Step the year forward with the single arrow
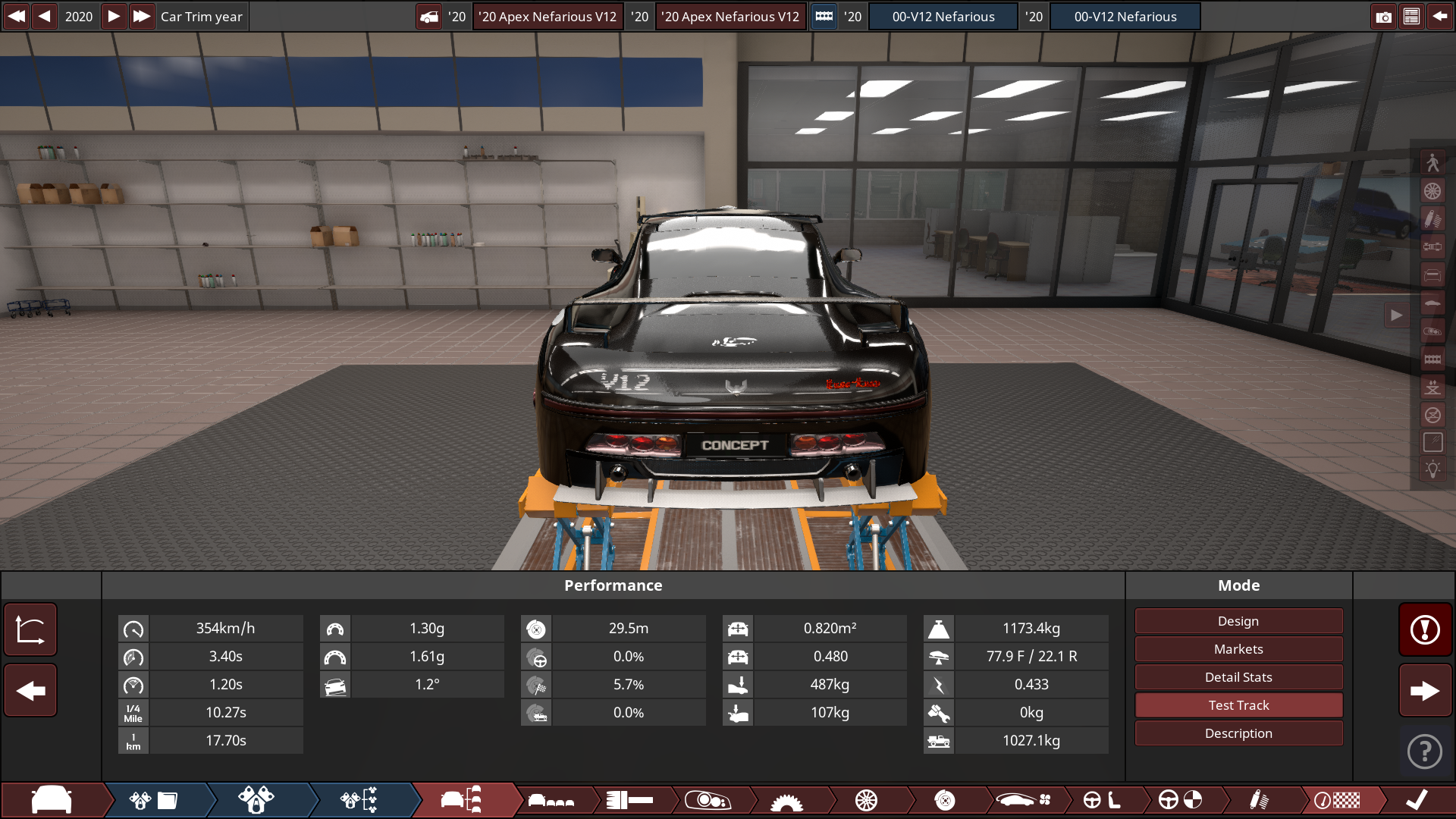This screenshot has height=819, width=1456. [113, 16]
